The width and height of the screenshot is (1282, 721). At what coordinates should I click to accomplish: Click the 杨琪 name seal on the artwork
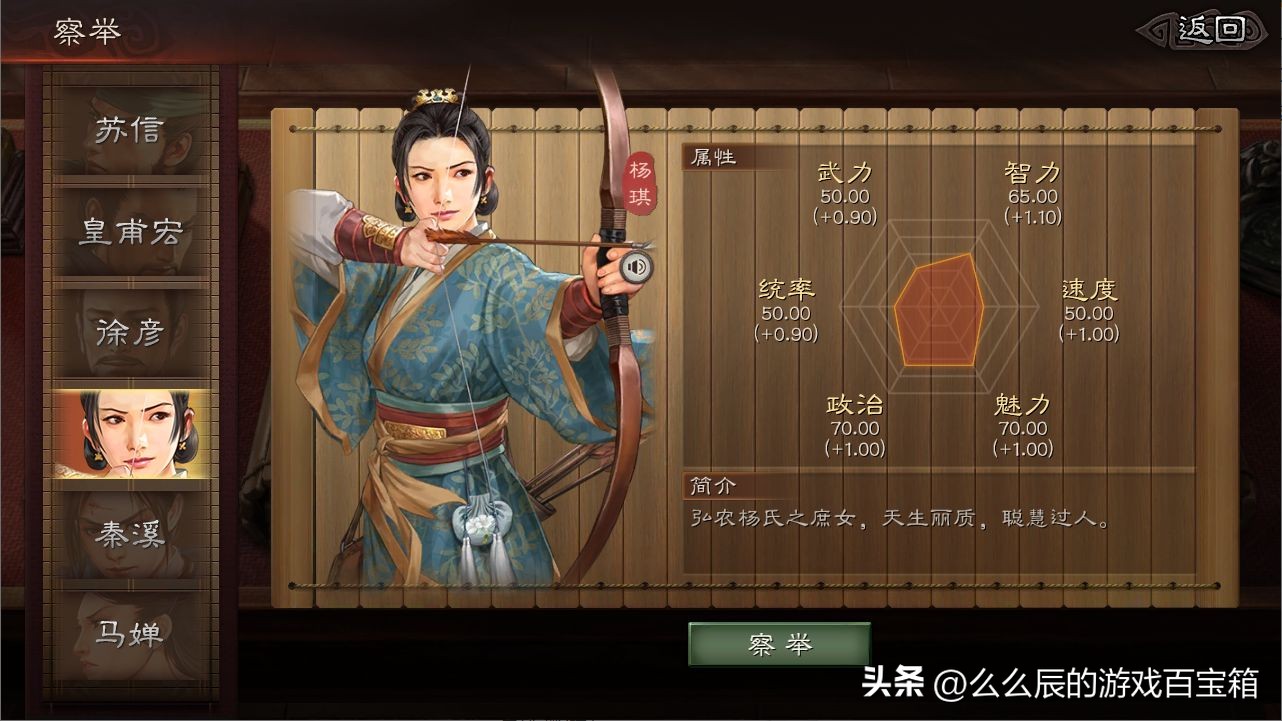pos(640,180)
